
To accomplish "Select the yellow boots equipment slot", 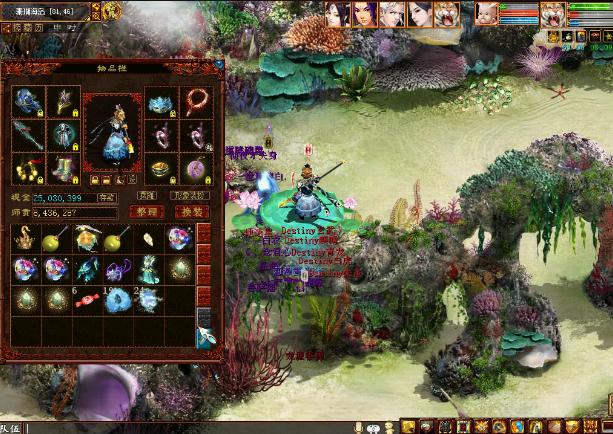I will [x=58, y=167].
